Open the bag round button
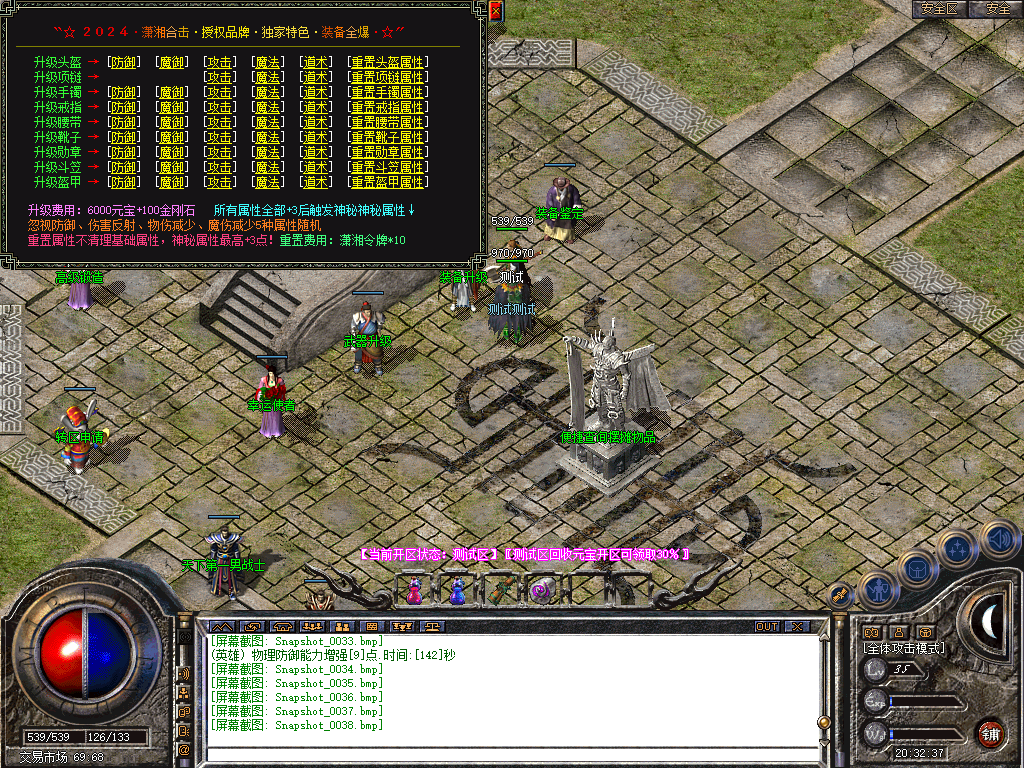This screenshot has width=1024, height=768. 917,570
